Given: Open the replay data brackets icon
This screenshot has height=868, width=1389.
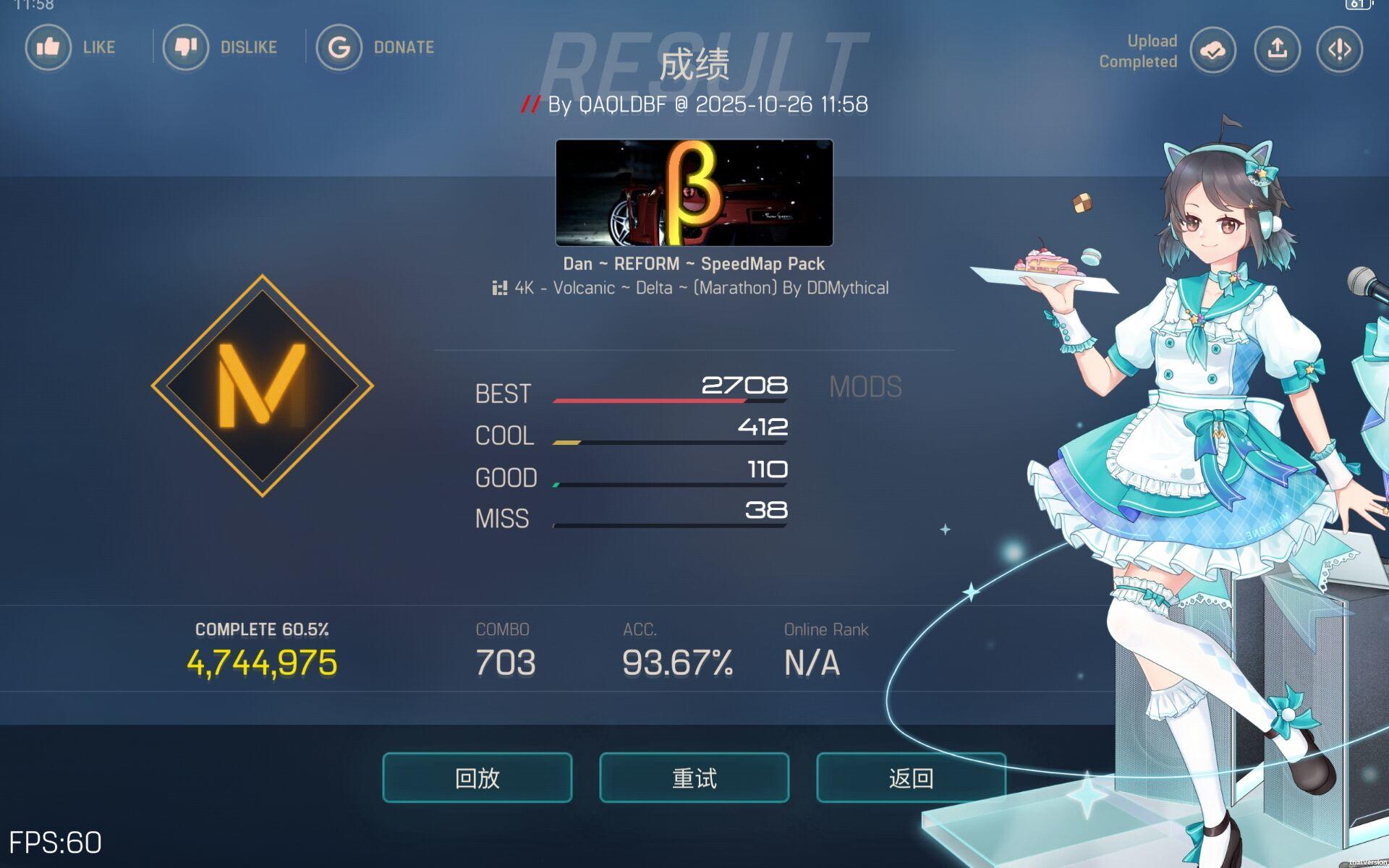Looking at the screenshot, I should coord(1339,49).
